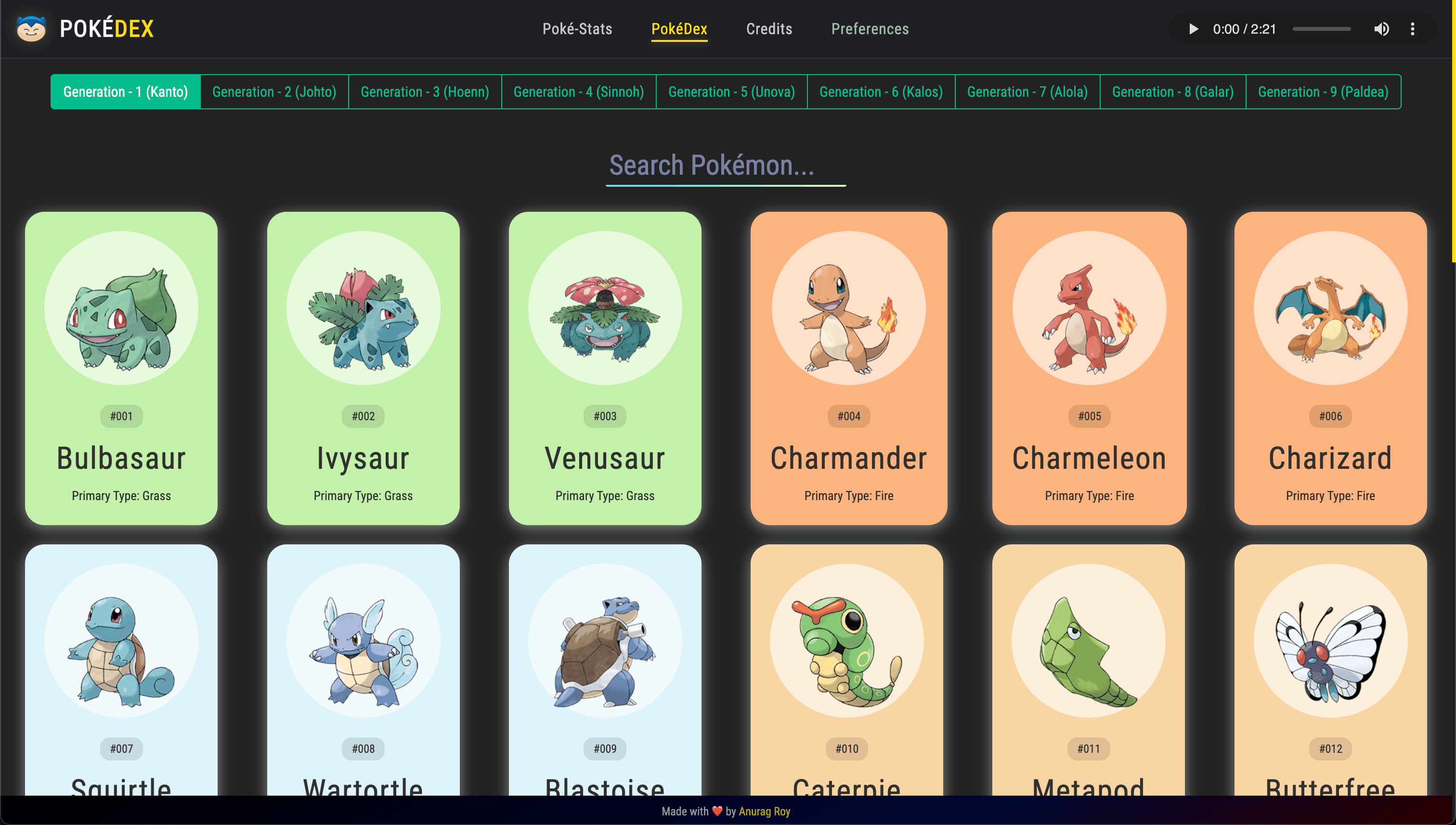The width and height of the screenshot is (1456, 825).
Task: Select Generation 9 (Paldea)
Action: click(1323, 91)
